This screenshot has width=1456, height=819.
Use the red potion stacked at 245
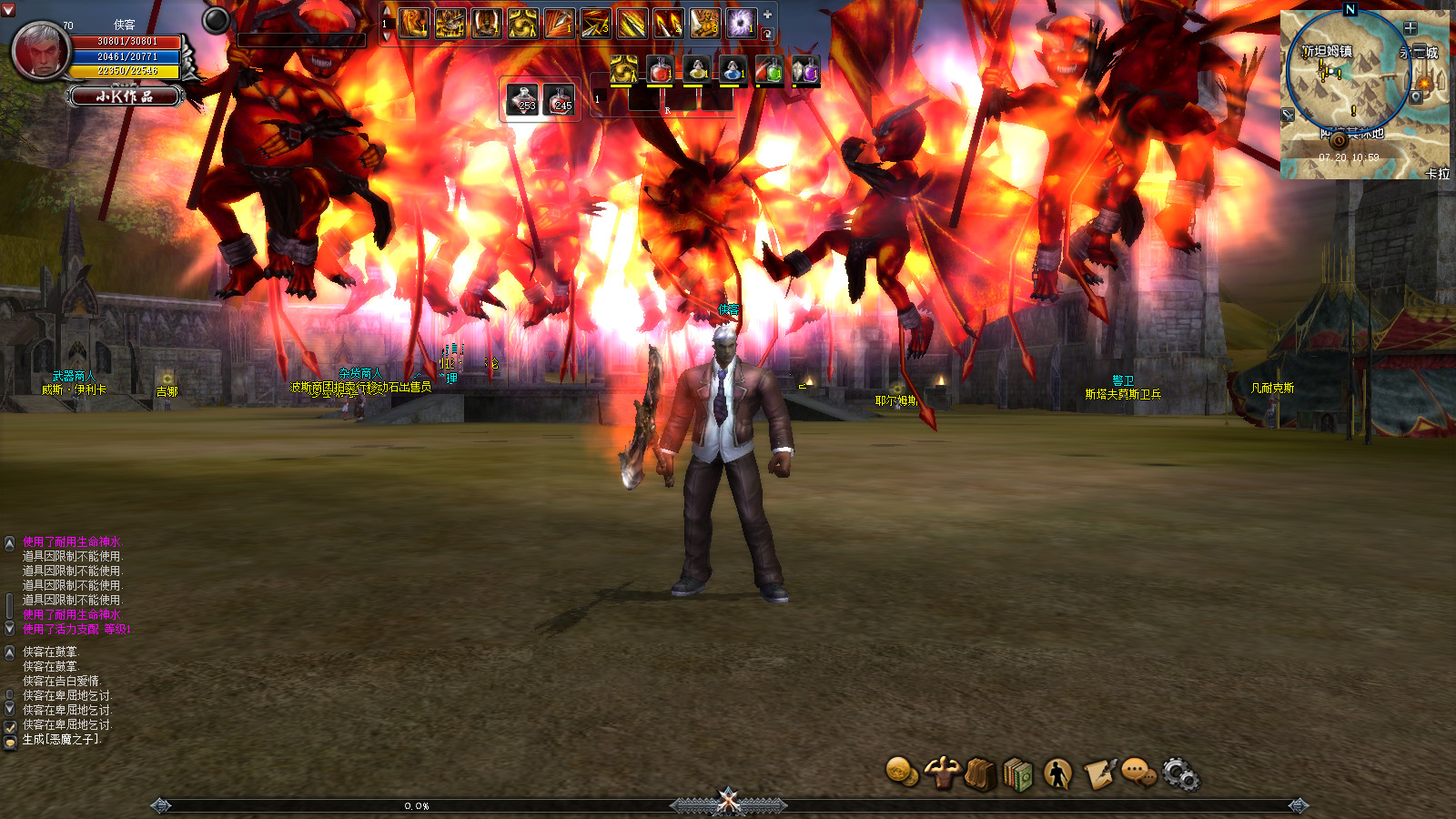pyautogui.click(x=560, y=98)
